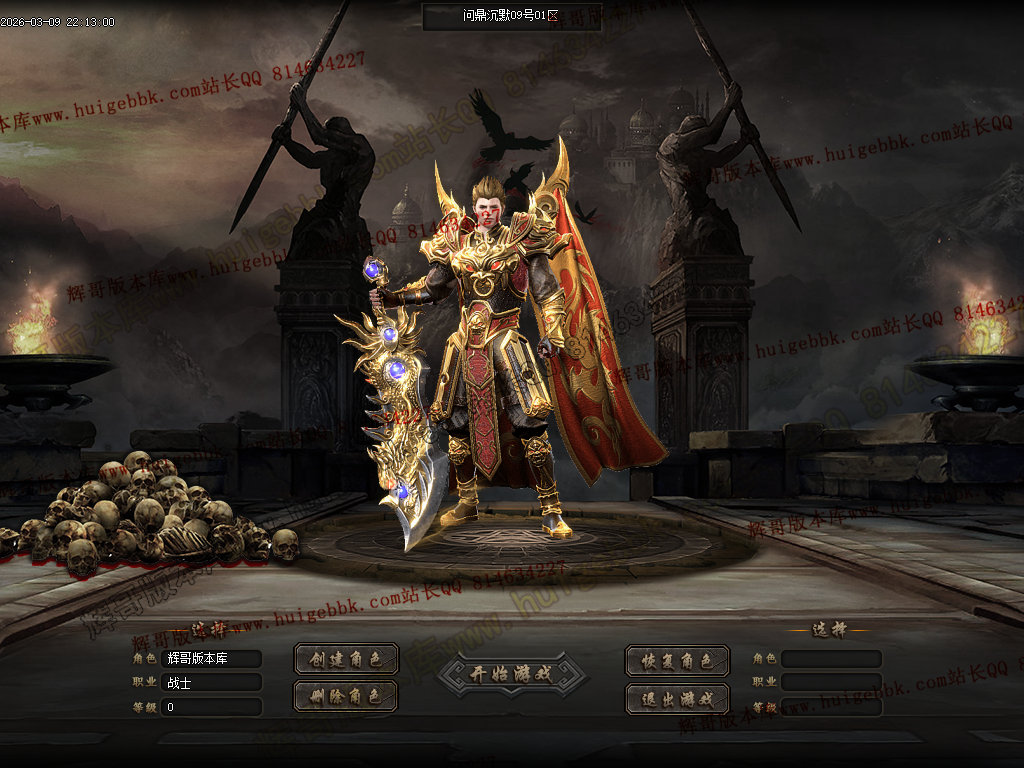Screen dimensions: 1024x768
Task: Choose 创建角色 to create a character
Action: click(346, 660)
